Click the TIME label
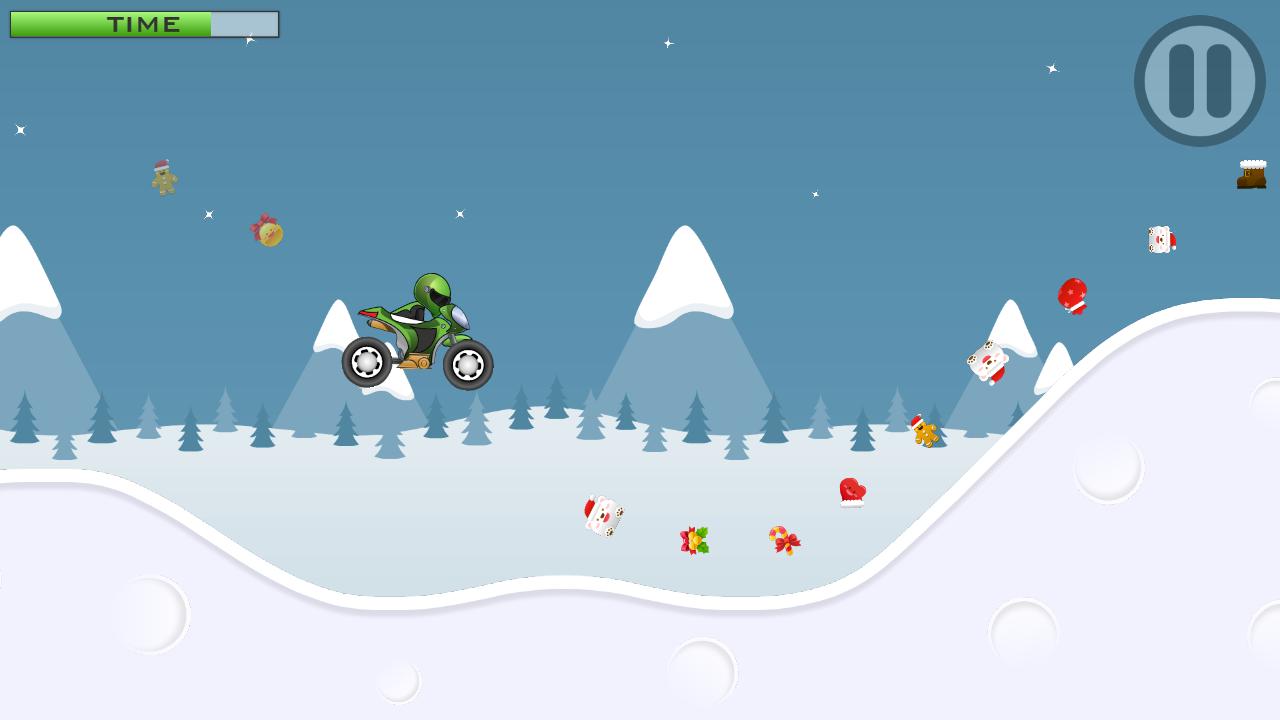Viewport: 1280px width, 720px height. [x=145, y=24]
